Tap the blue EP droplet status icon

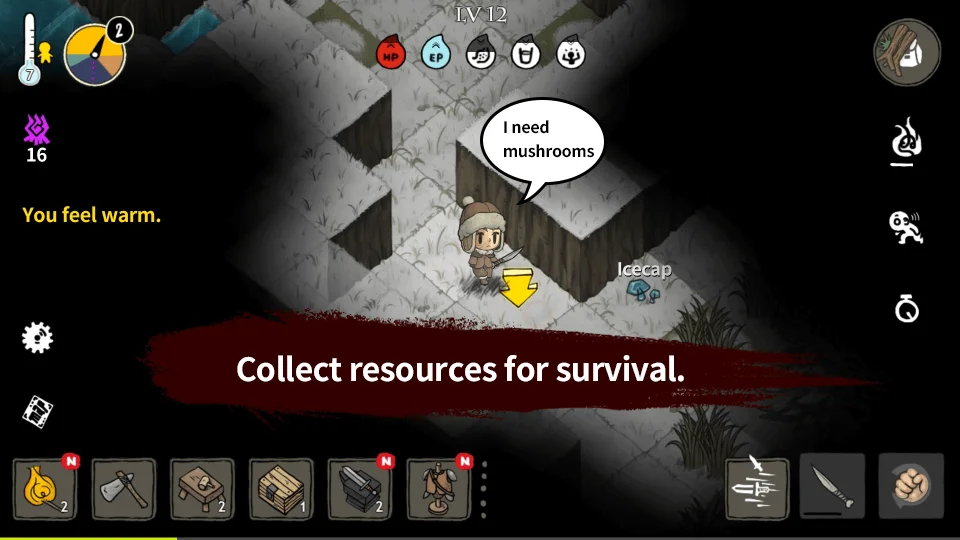tap(436, 53)
